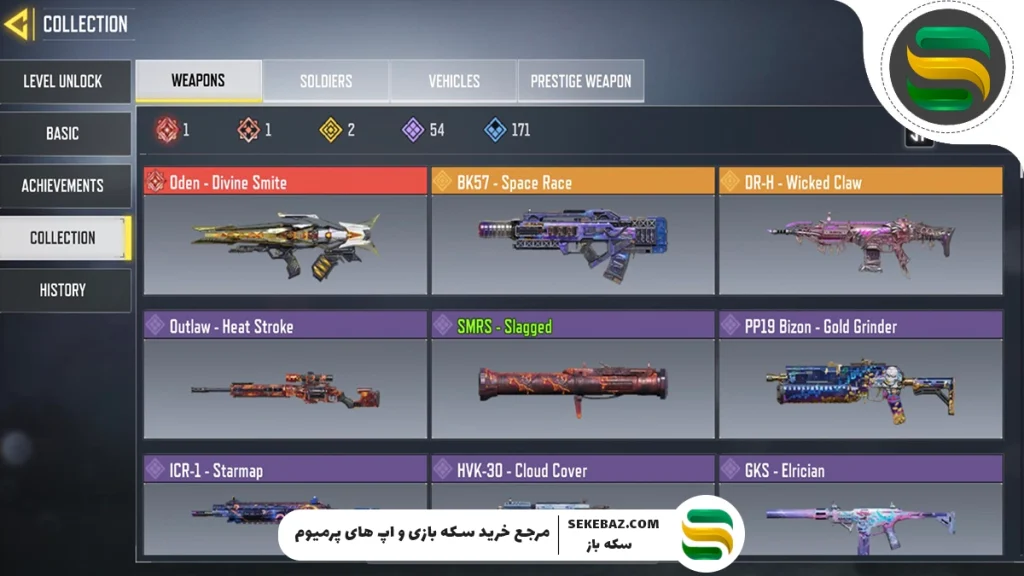The height and width of the screenshot is (576, 1024).
Task: Select the Collection sidebar entry
Action: tap(64, 238)
